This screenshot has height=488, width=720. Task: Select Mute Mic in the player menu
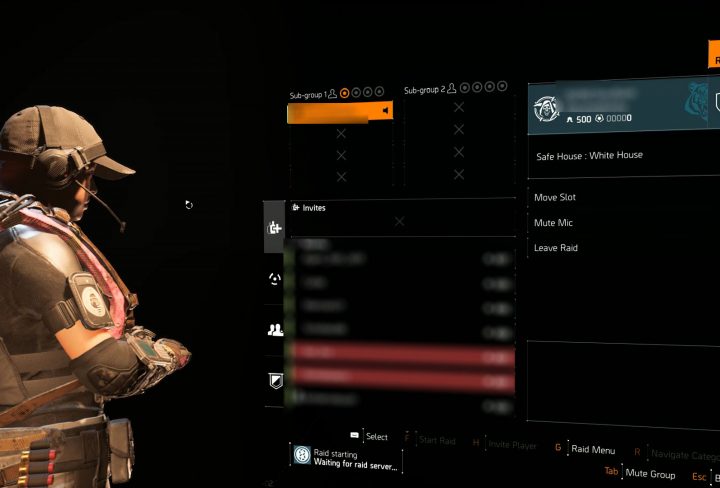click(555, 223)
